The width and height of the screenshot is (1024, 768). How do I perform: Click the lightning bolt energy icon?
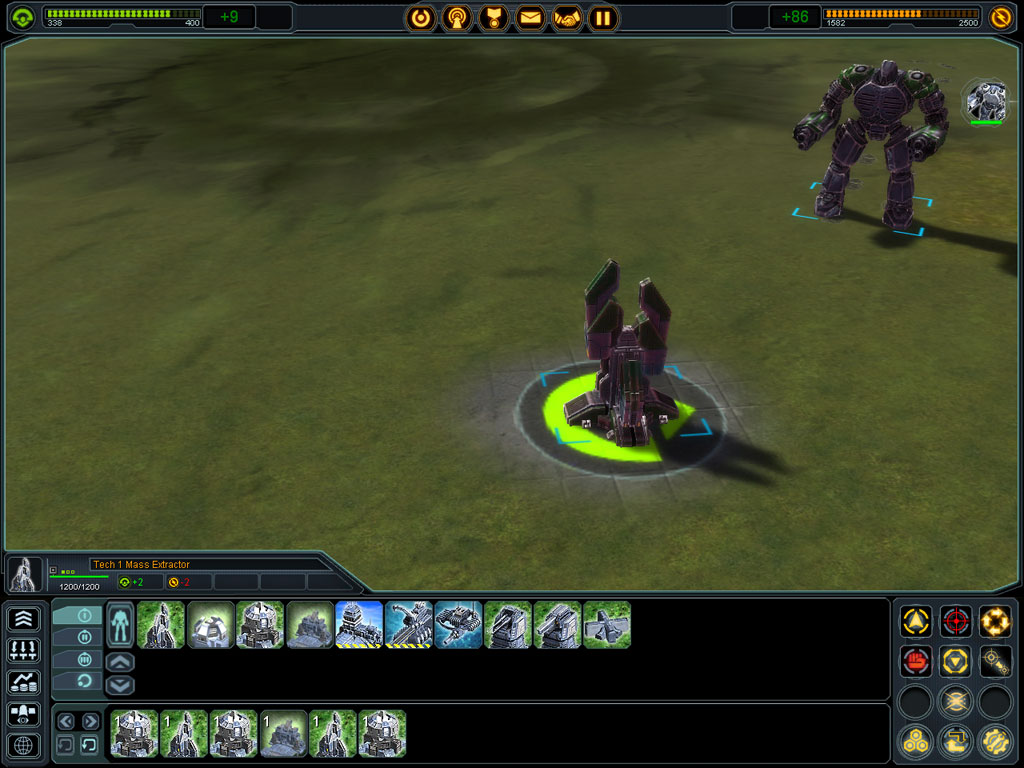[x=1000, y=17]
